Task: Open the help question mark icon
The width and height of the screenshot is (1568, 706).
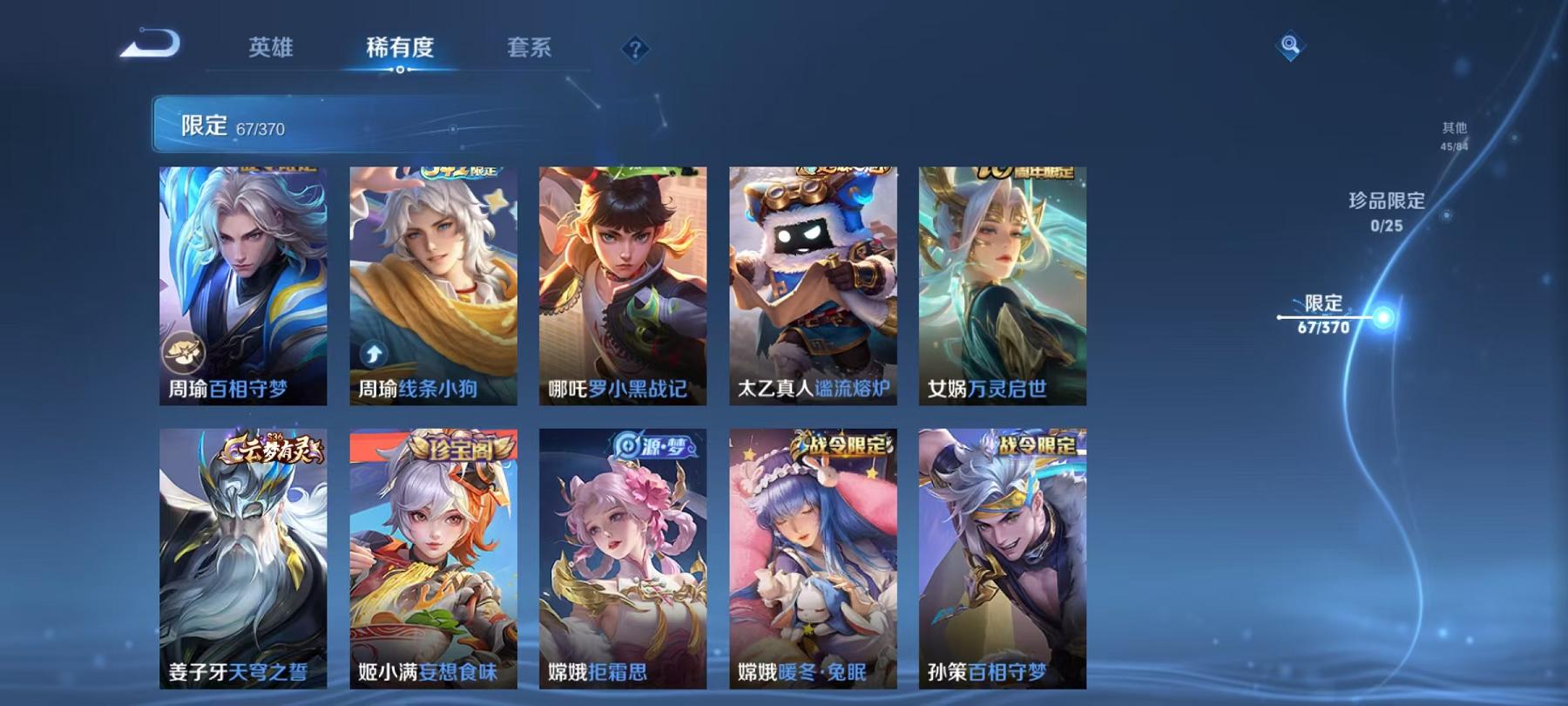Action: click(636, 48)
